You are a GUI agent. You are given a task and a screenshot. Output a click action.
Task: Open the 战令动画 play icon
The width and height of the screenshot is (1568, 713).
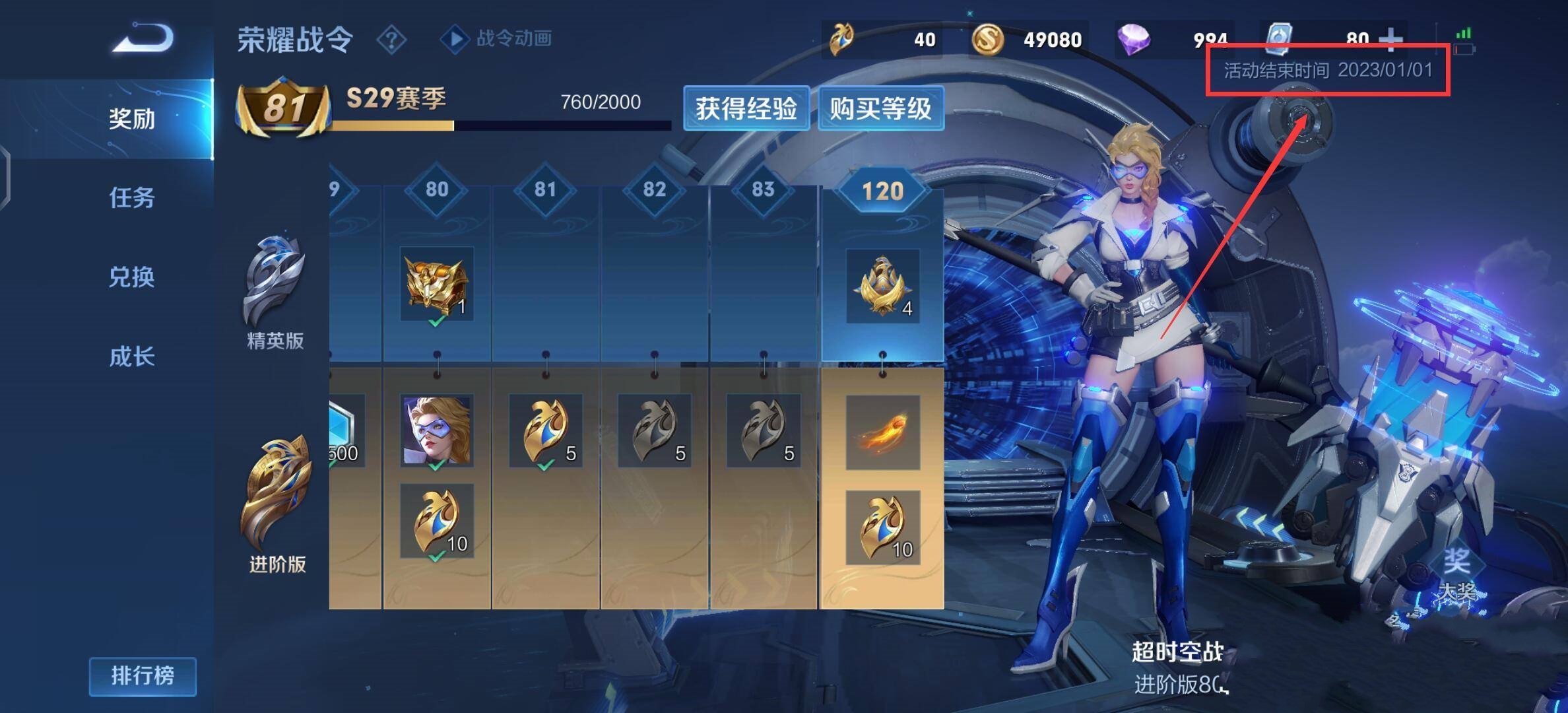click(x=457, y=40)
